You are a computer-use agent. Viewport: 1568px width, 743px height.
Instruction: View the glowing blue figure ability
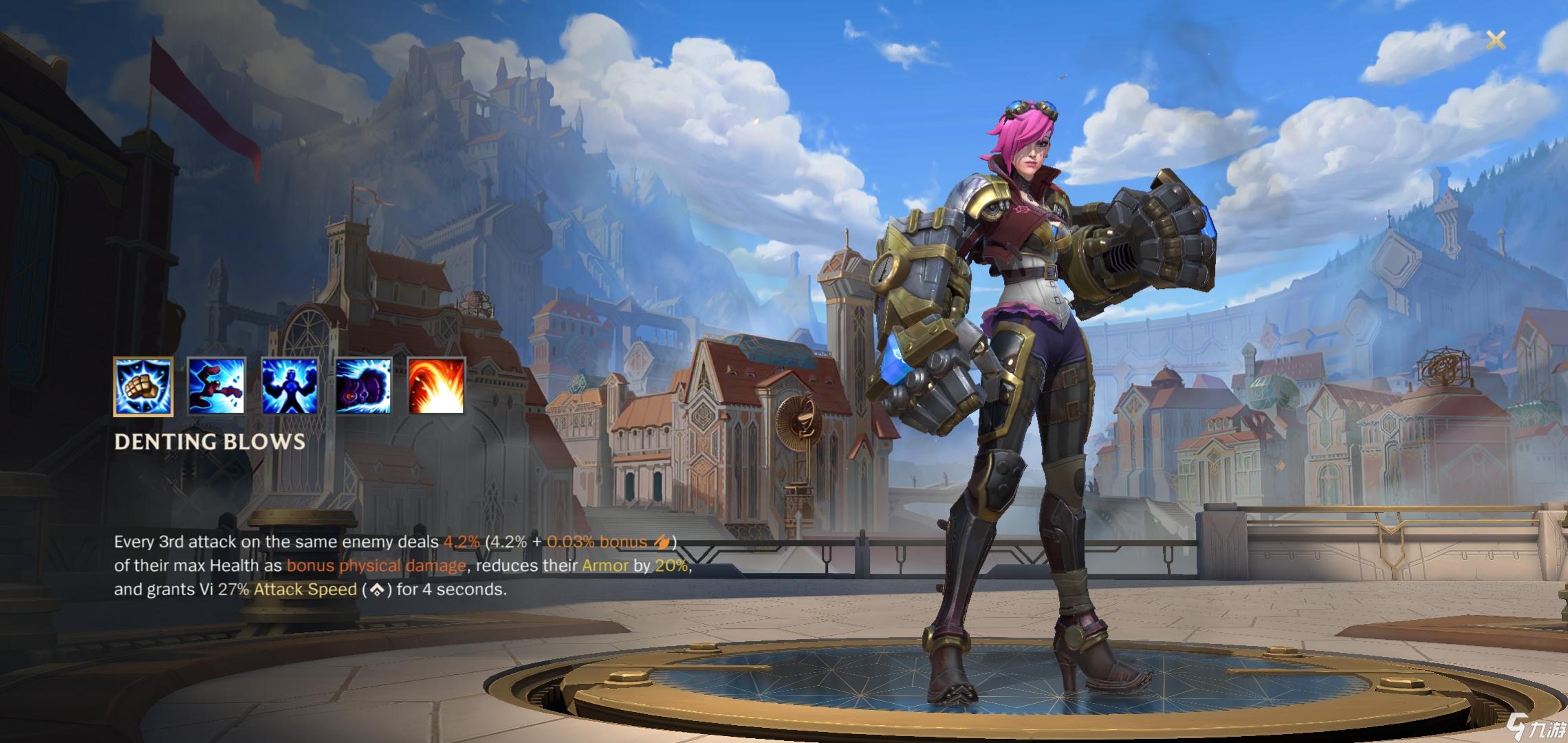click(x=290, y=386)
